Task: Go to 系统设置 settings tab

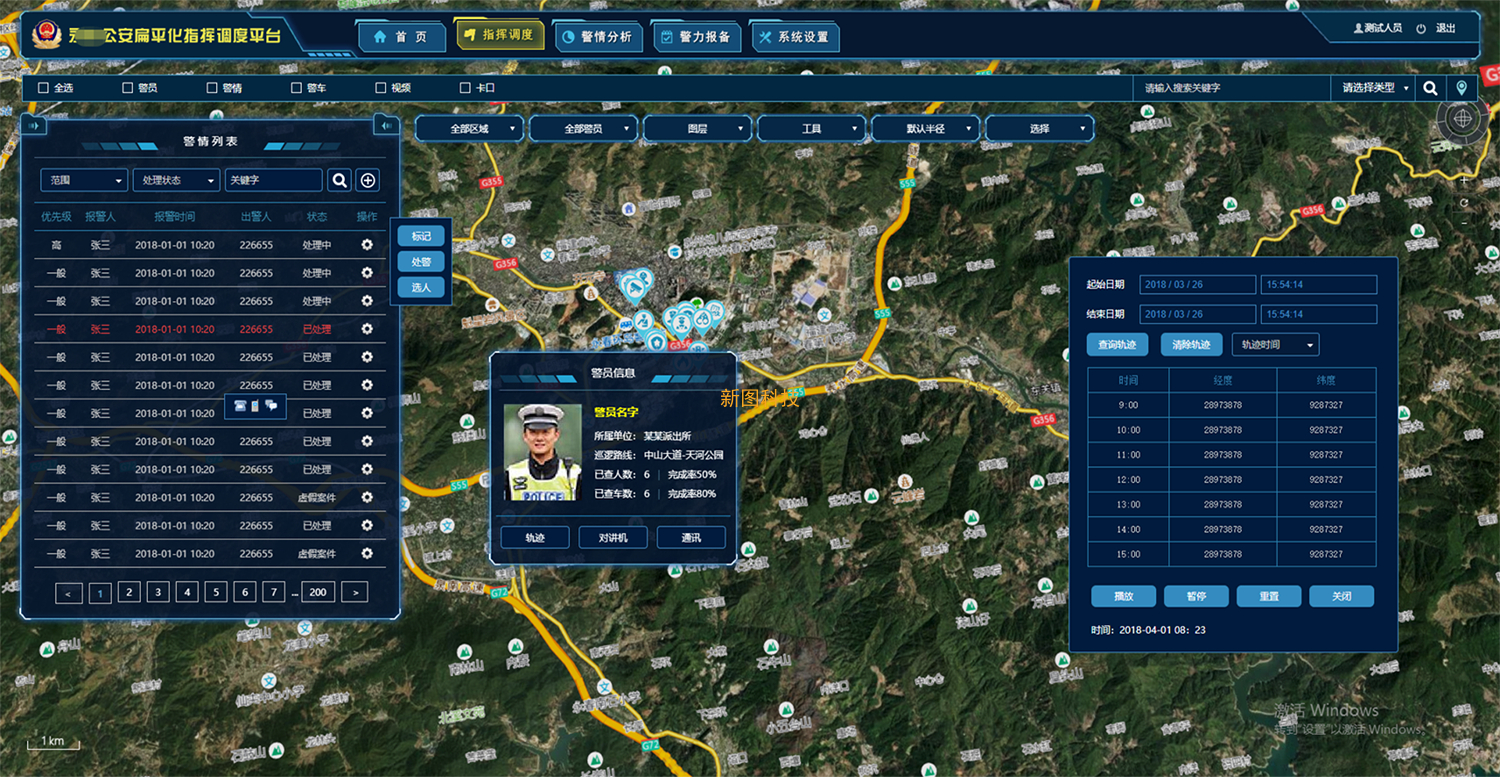Action: click(x=794, y=37)
